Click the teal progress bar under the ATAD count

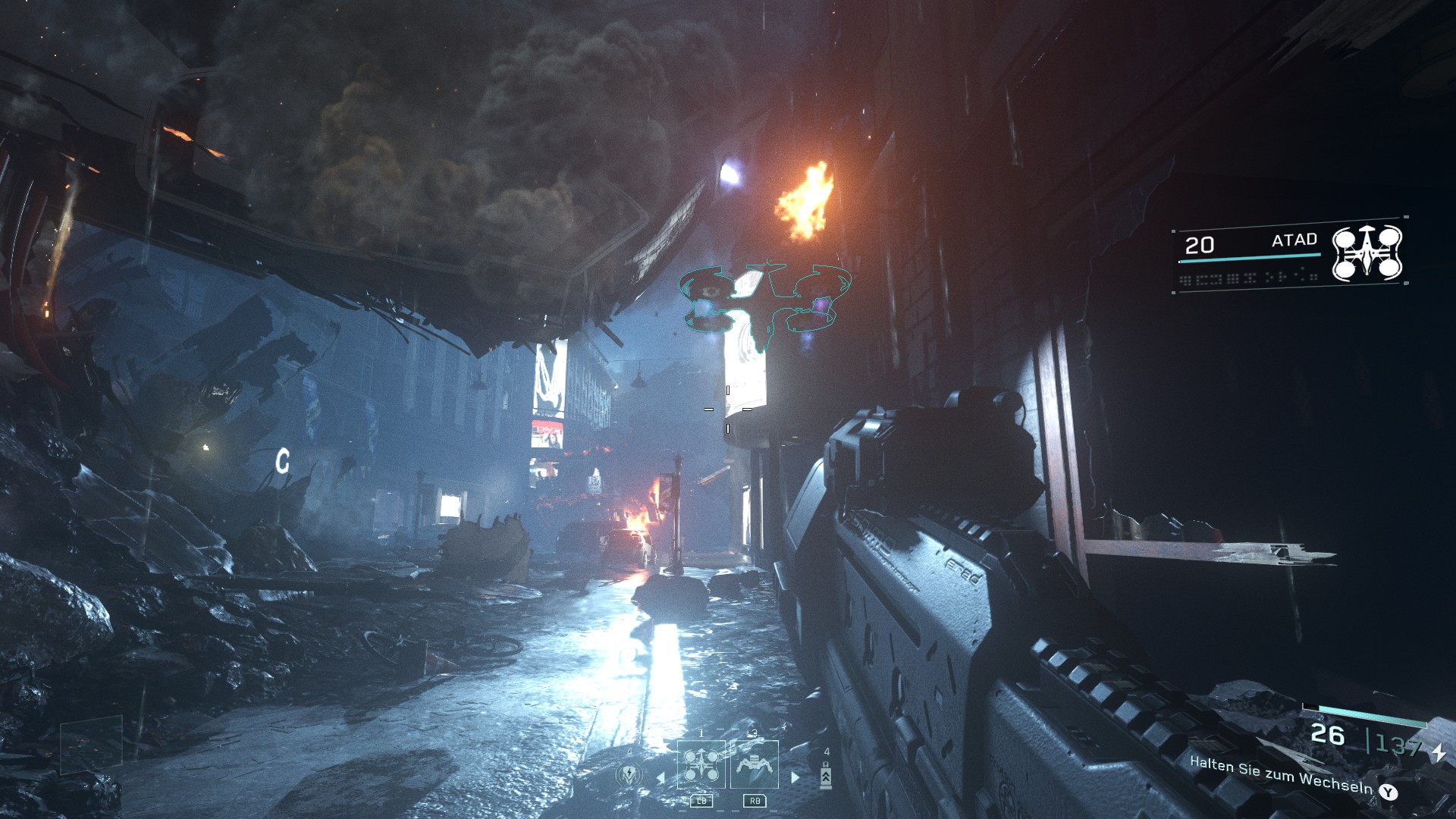pos(1250,256)
